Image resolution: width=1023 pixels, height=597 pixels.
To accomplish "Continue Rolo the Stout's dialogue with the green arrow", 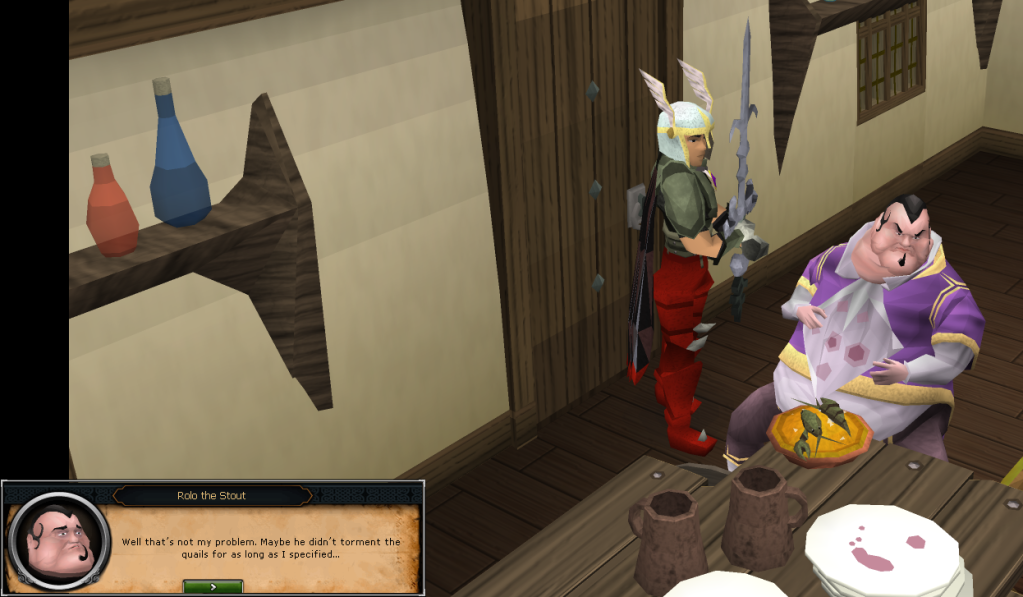I will 213,586.
